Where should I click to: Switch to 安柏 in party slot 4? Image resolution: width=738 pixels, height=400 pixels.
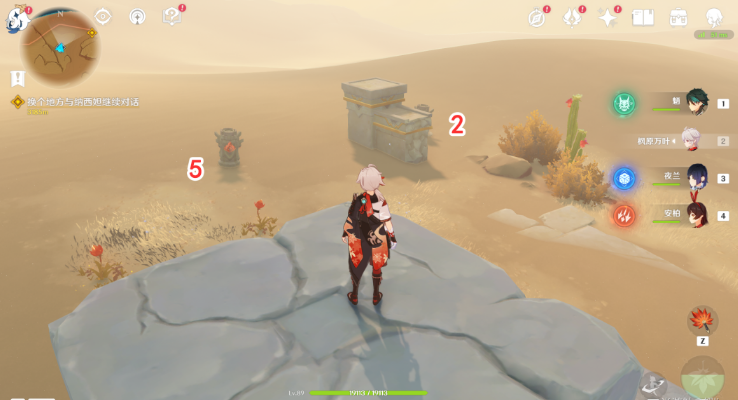coord(697,215)
